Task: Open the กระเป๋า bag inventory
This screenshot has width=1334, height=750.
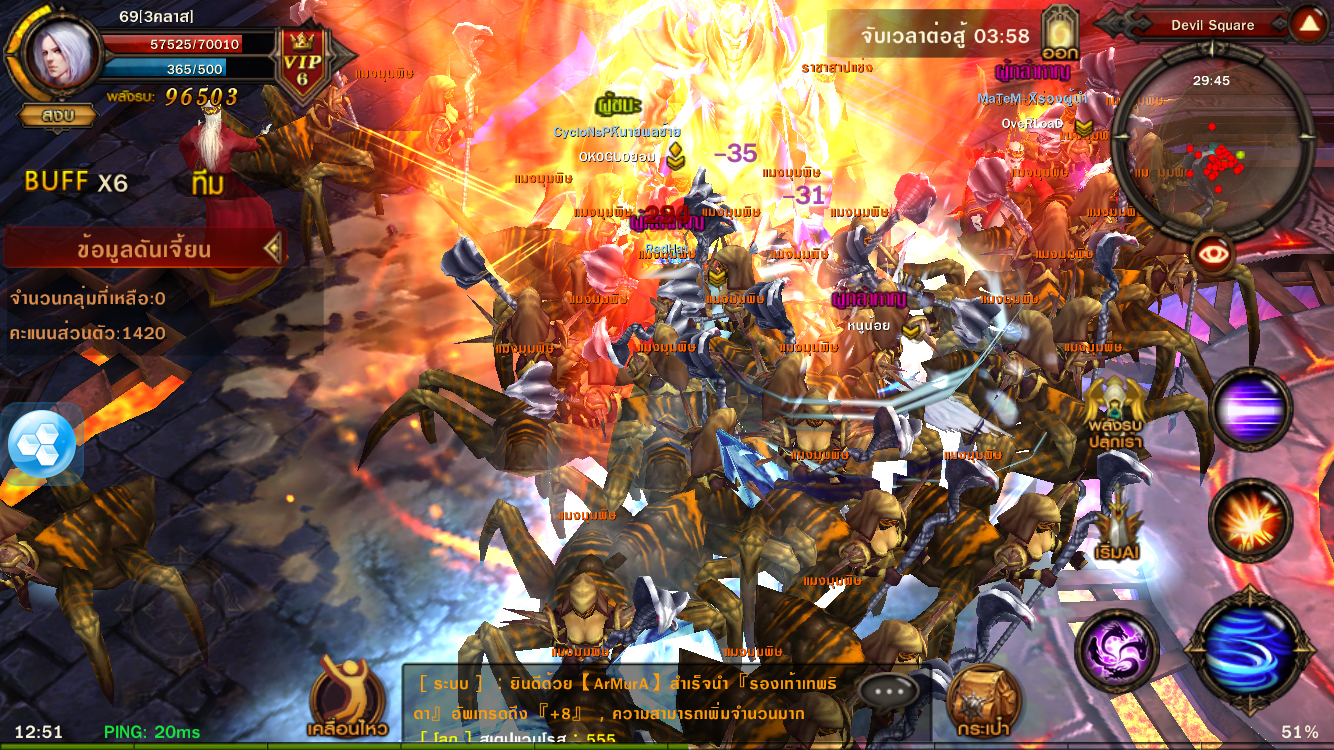Action: [984, 700]
